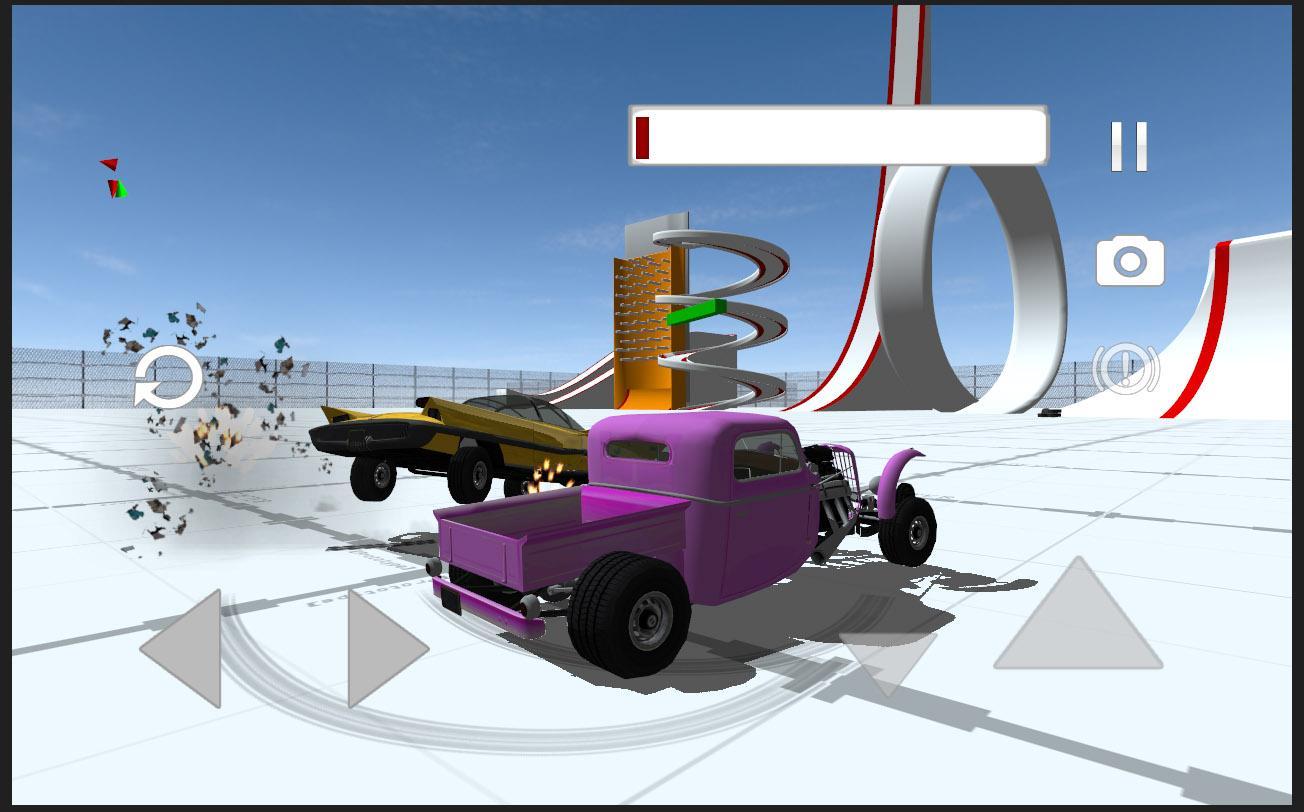The image size is (1304, 812).
Task: Click the red enemy arrow on the radar
Action: point(110,163)
